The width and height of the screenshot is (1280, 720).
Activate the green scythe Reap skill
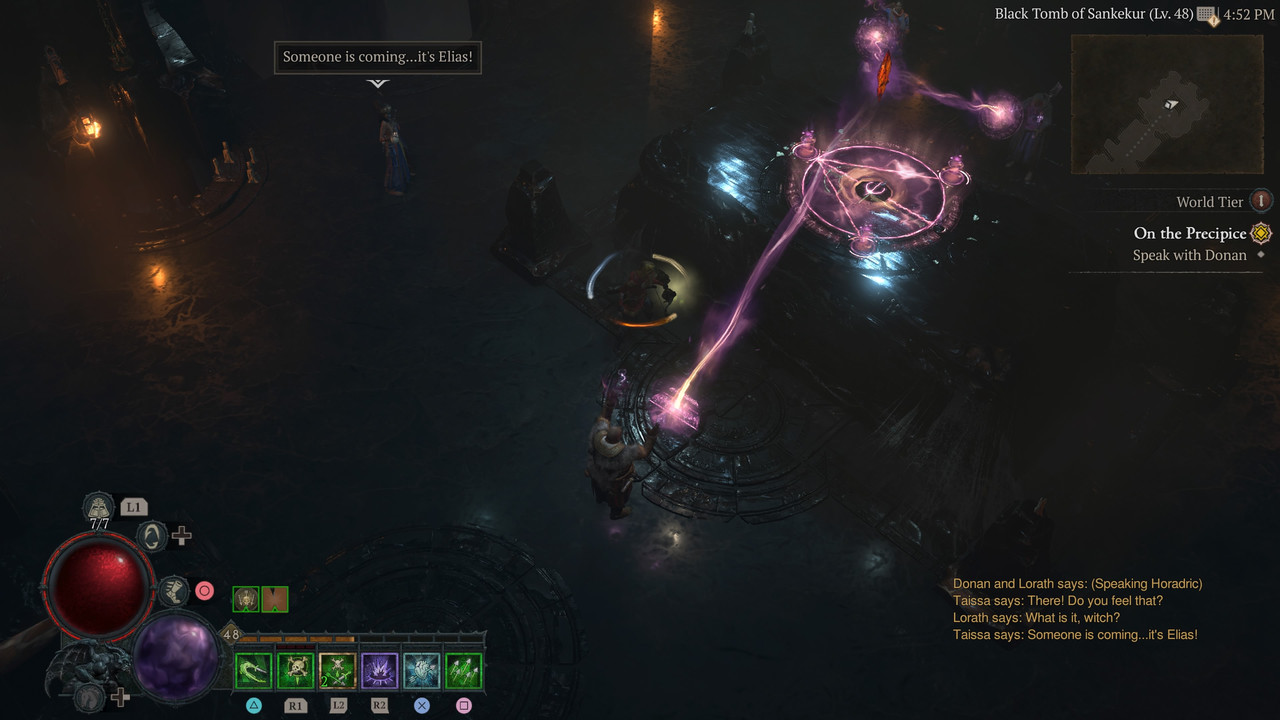coord(254,671)
